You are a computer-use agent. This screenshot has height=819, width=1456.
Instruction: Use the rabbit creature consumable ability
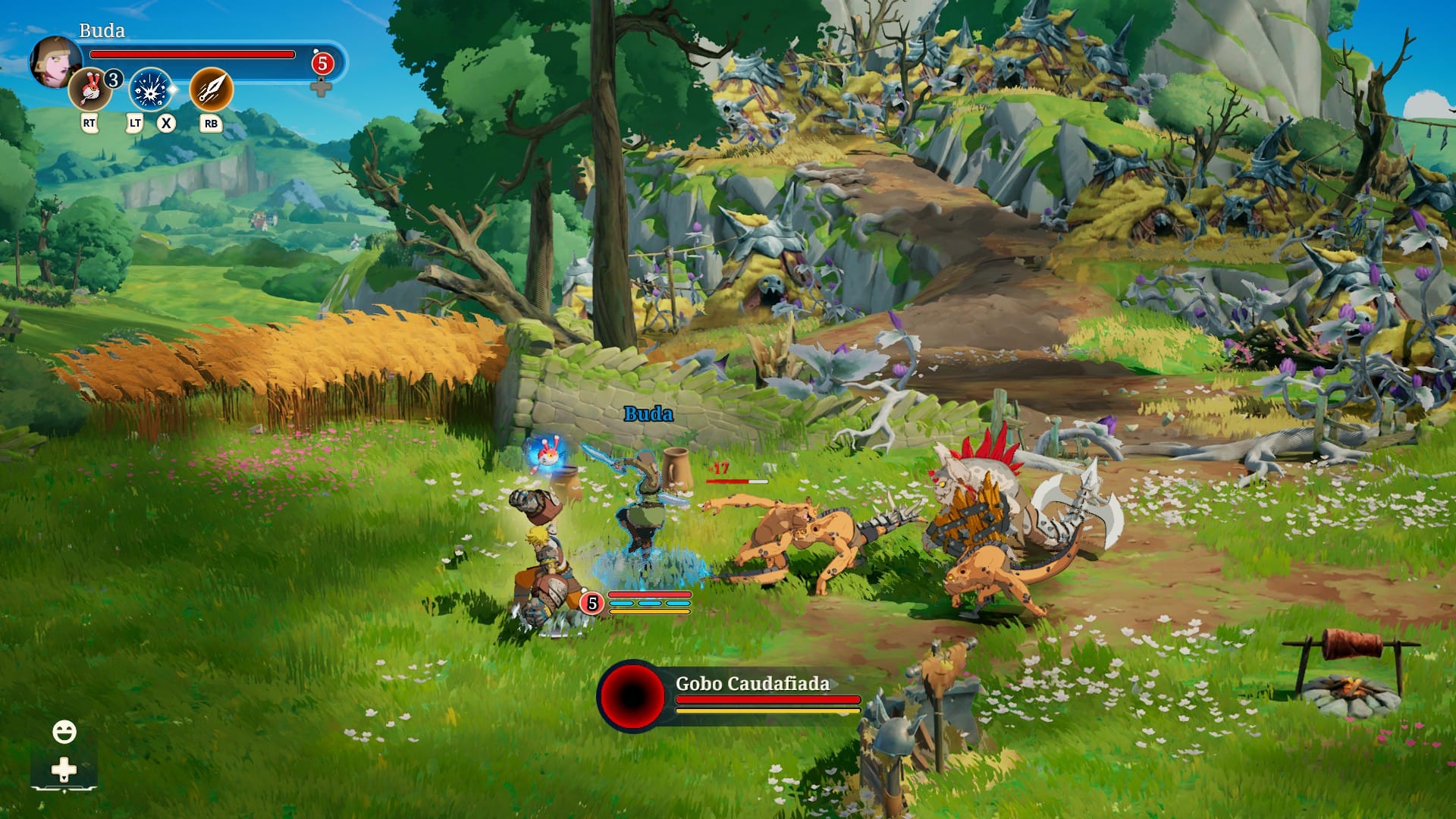click(x=90, y=89)
